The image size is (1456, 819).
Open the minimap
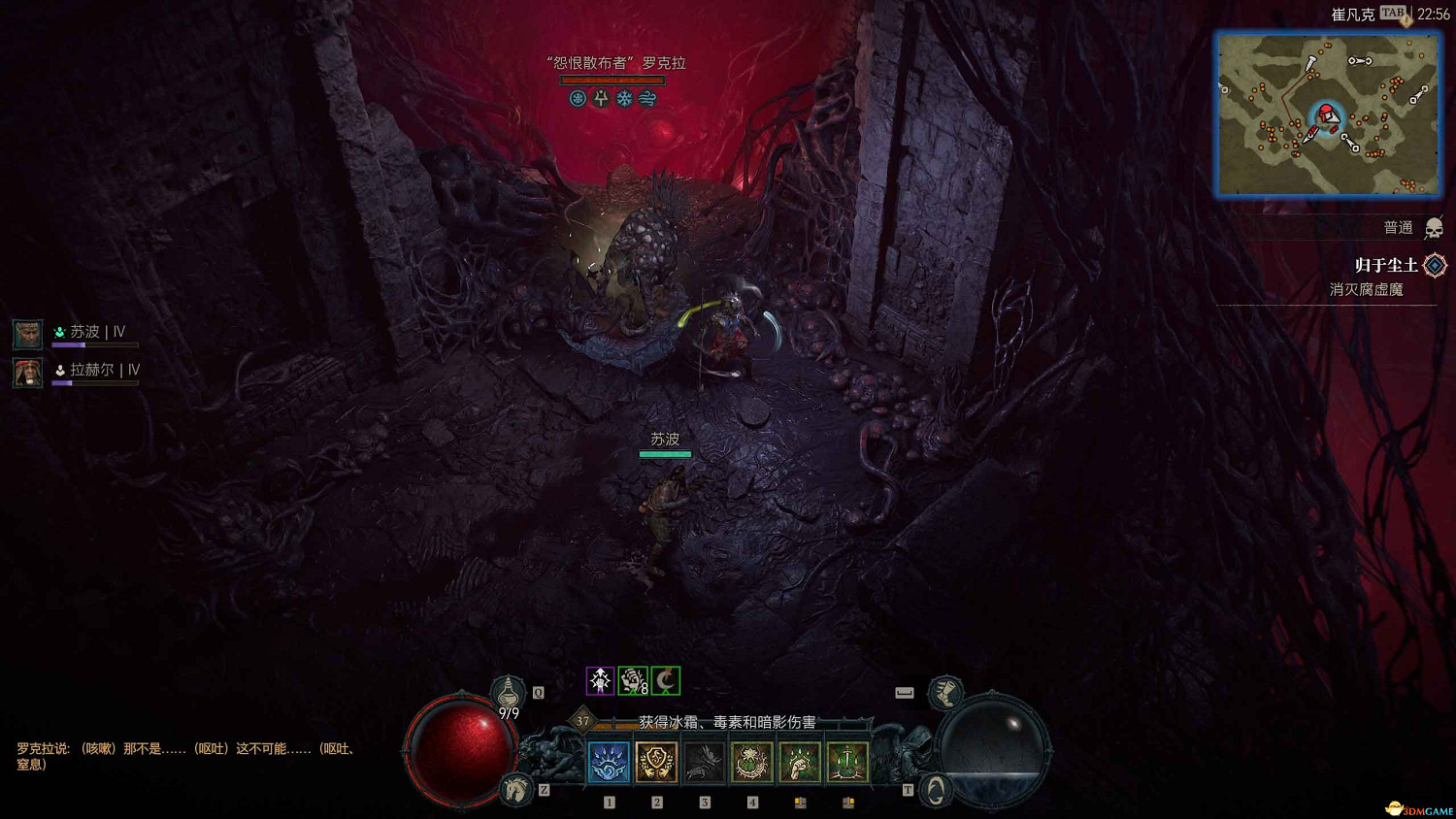point(1328,115)
